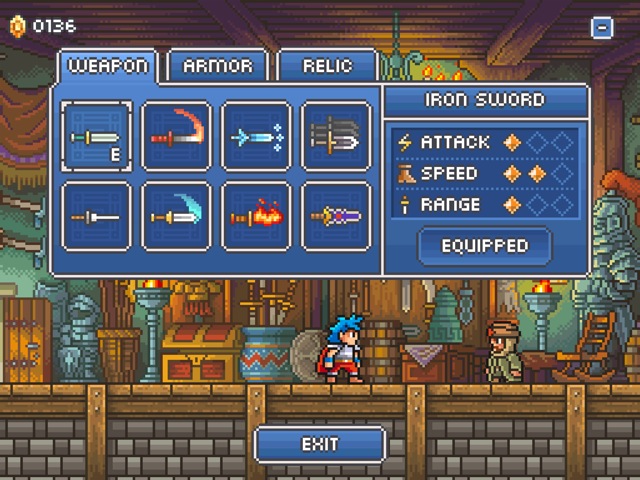
Task: Select the Weapon tab
Action: click(x=107, y=67)
